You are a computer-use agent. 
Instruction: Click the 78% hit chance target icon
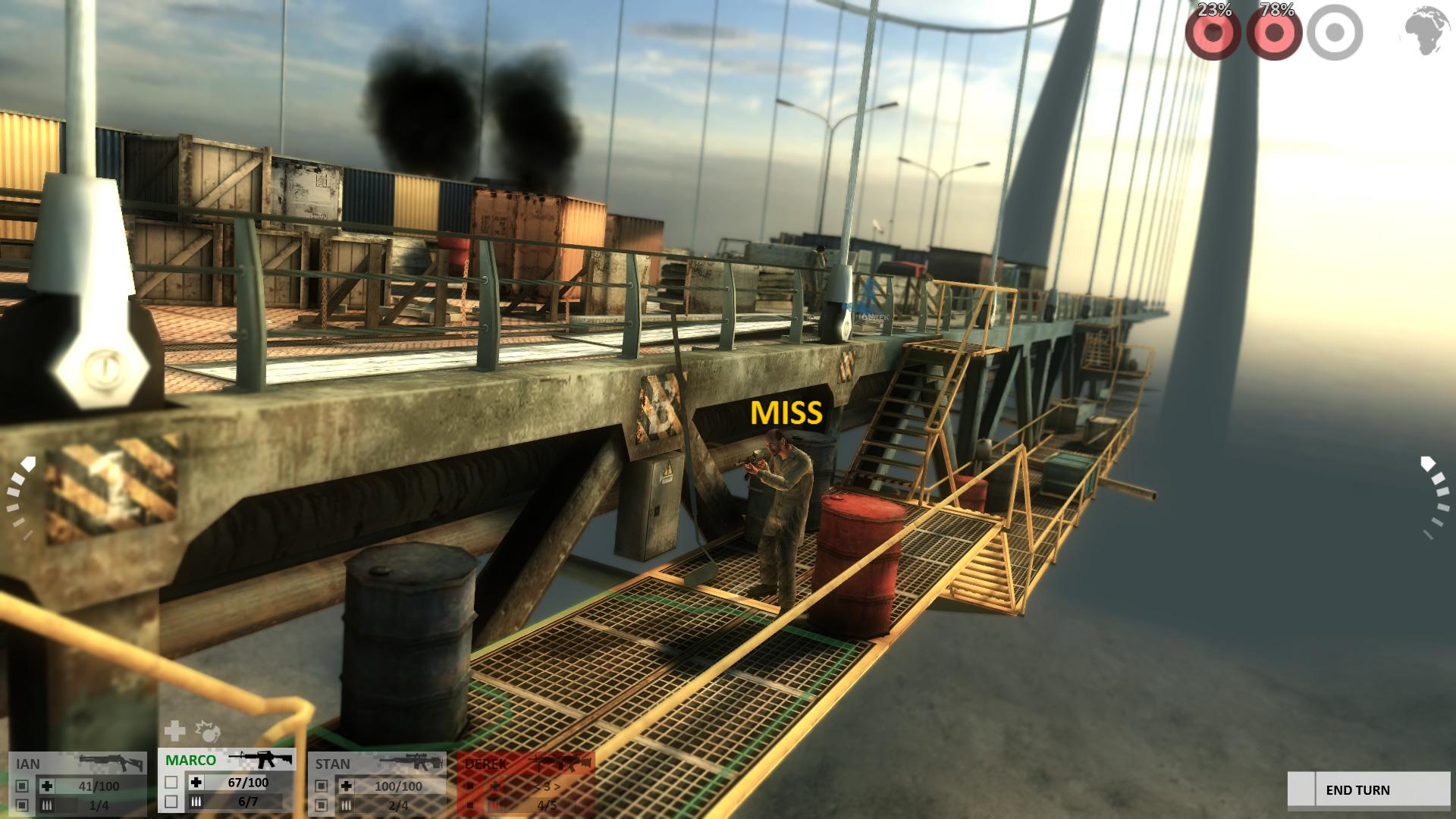1276,34
